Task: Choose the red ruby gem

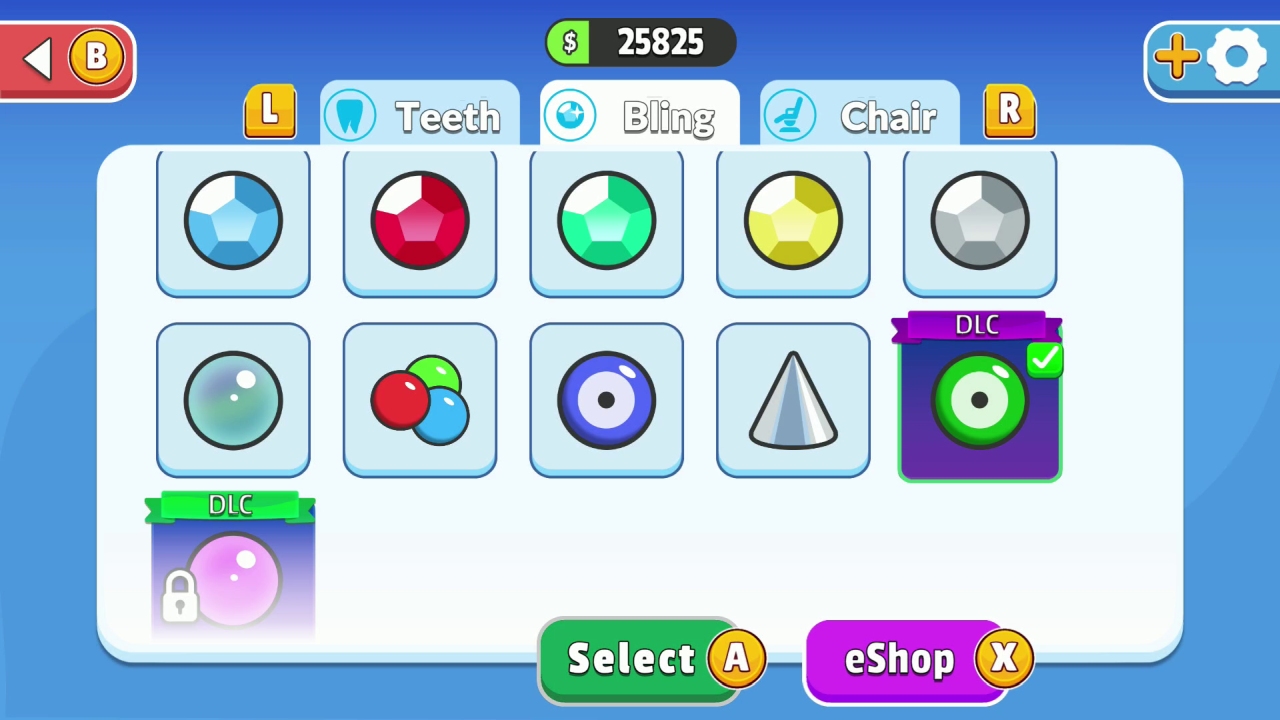Action: coord(419,220)
